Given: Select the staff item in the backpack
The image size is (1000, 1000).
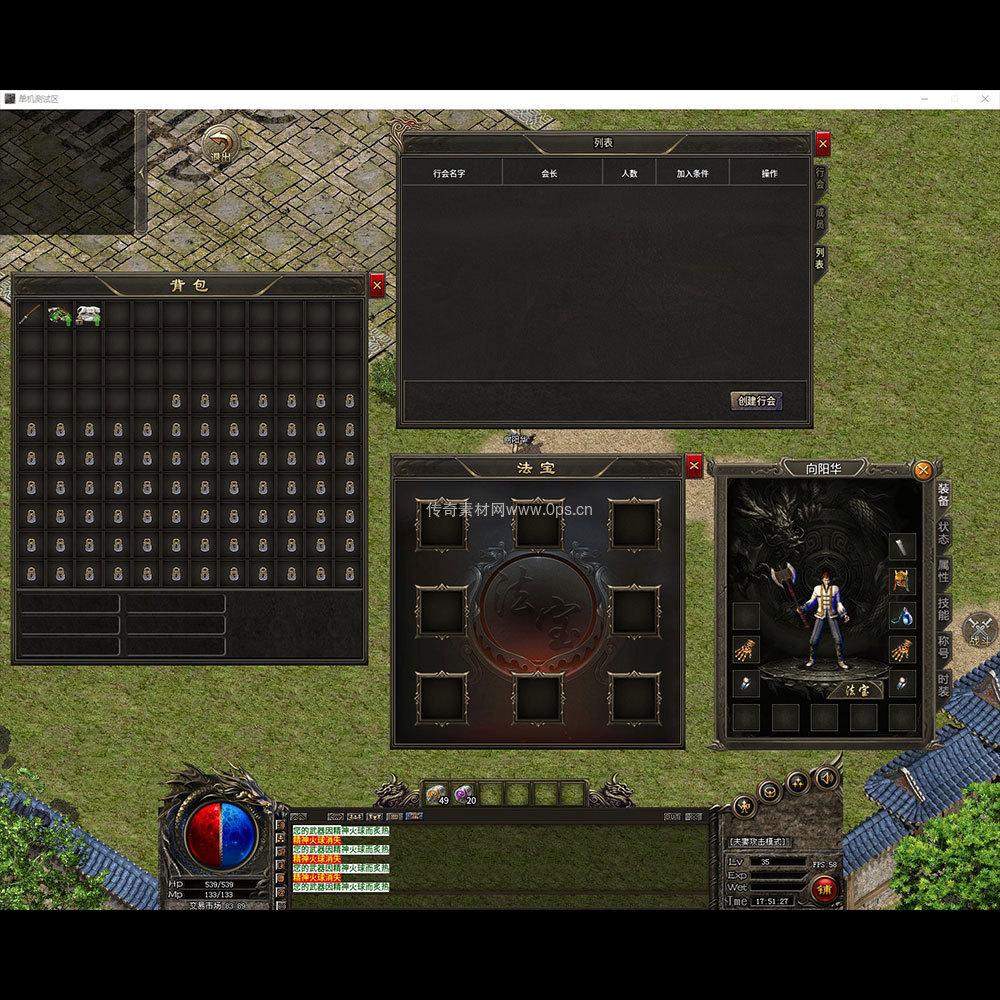Looking at the screenshot, I should click(x=30, y=315).
